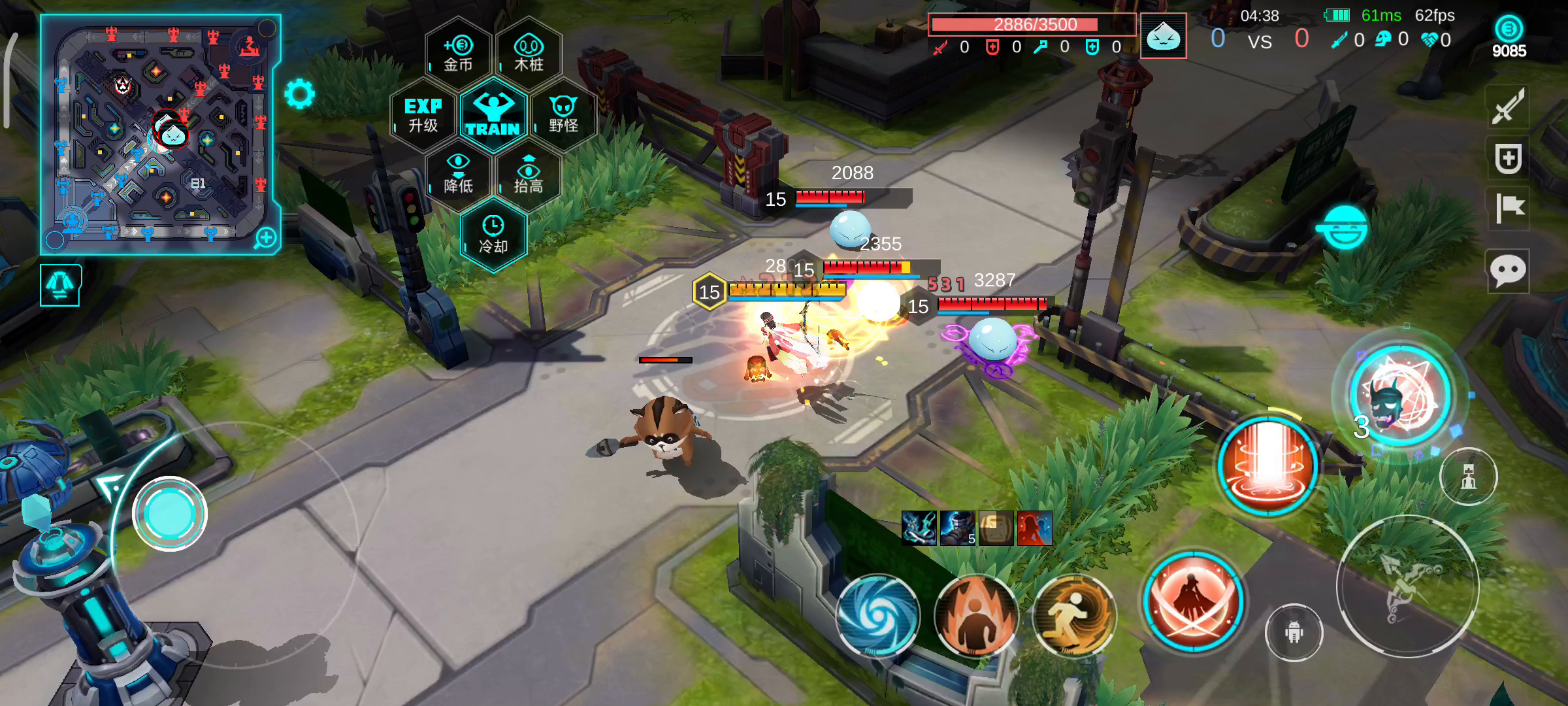The height and width of the screenshot is (706, 1568).
Task: Tap the laughing face emote button
Action: click(1344, 228)
